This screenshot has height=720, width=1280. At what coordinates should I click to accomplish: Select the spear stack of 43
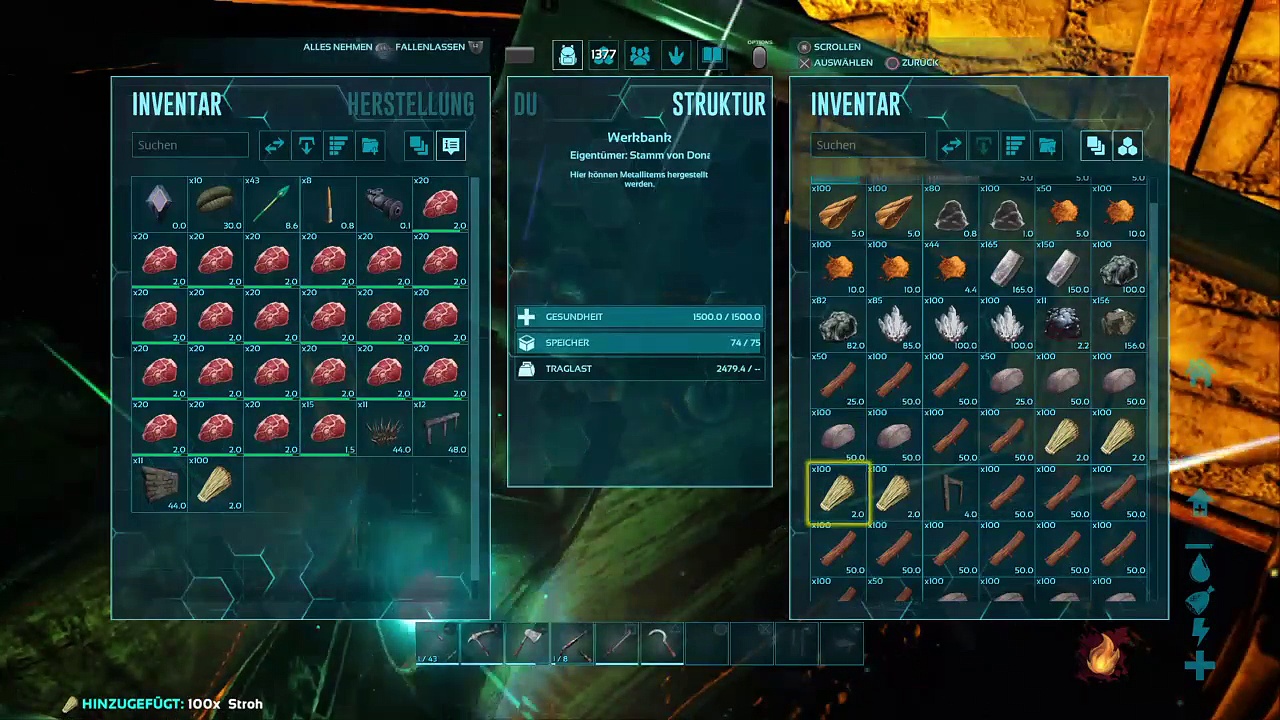coord(272,204)
